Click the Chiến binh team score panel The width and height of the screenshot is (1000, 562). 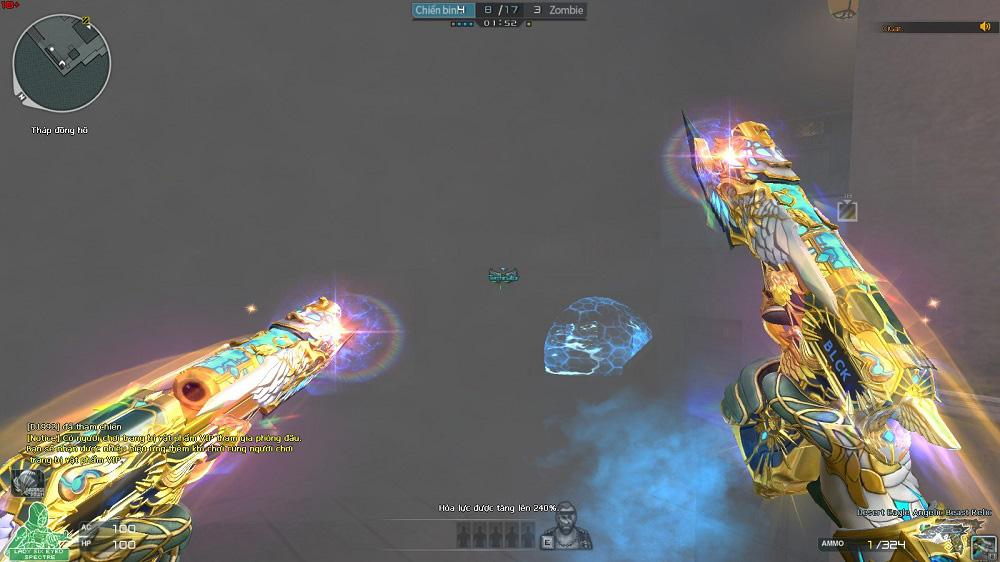(440, 10)
